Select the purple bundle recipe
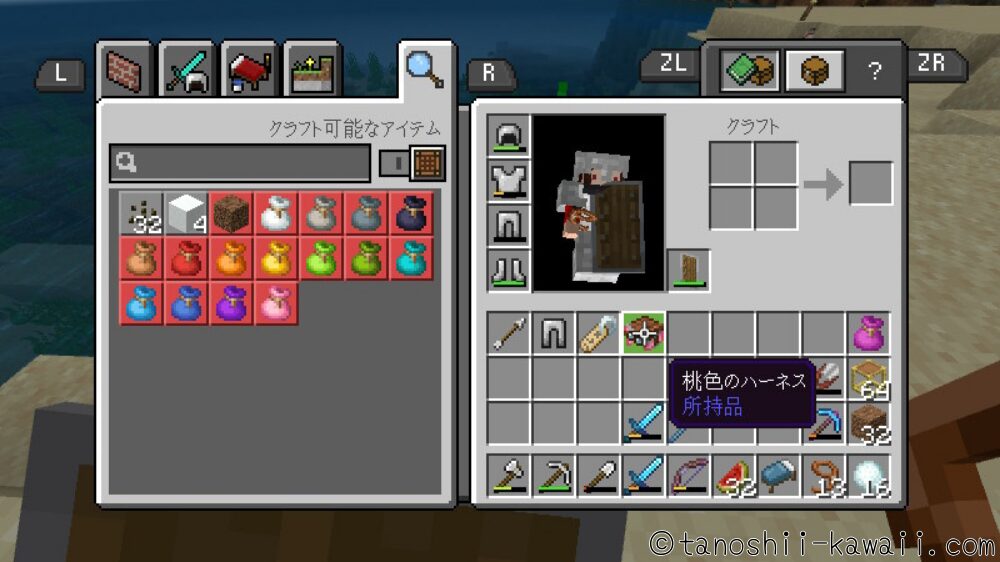This screenshot has width=1000, height=562. point(230,303)
